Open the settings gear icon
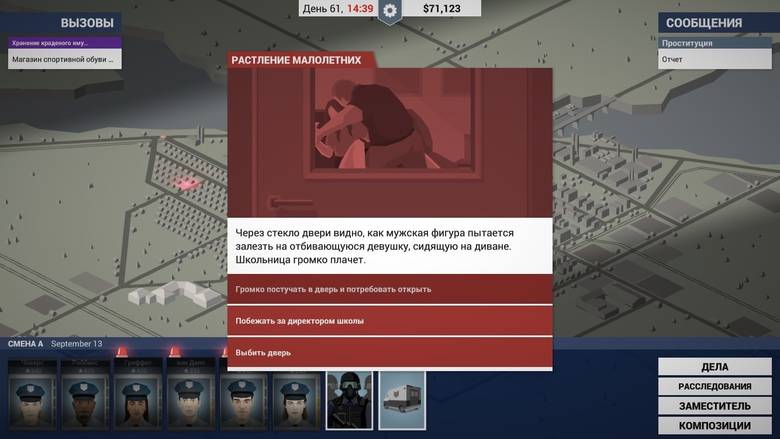 point(390,11)
